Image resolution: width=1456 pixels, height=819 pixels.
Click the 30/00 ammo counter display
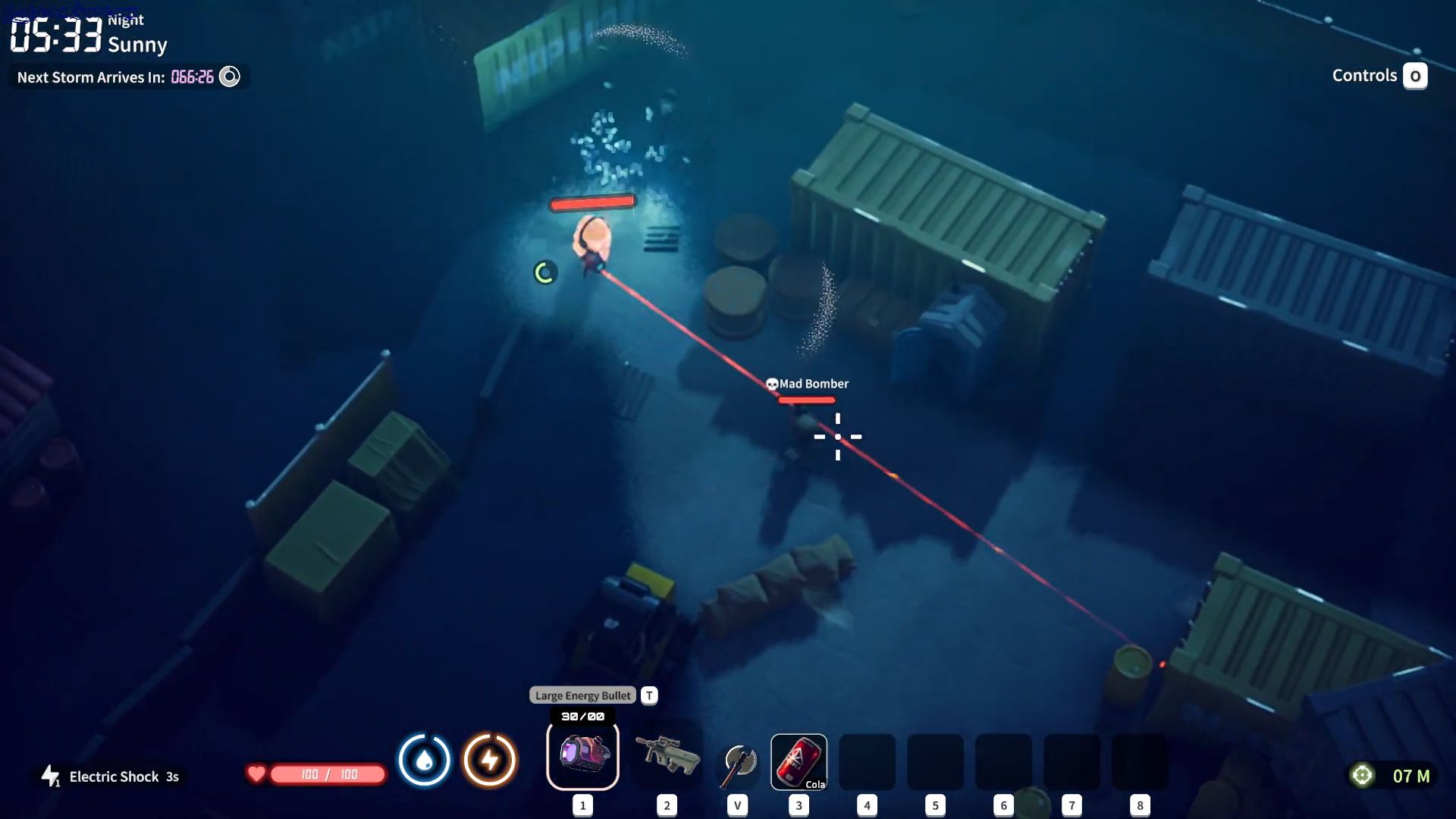(x=582, y=714)
